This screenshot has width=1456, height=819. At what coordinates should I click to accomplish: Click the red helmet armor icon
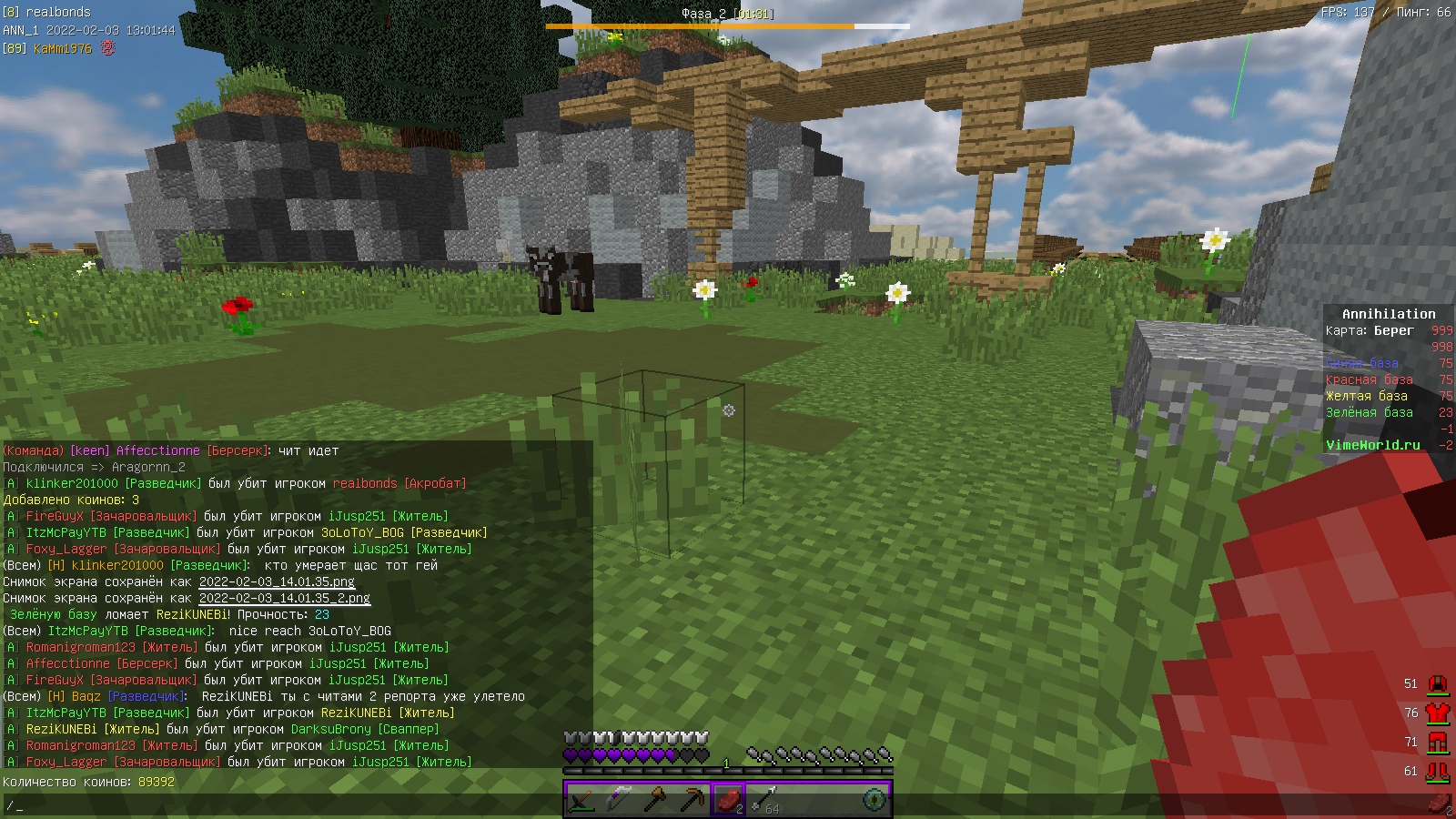click(x=1437, y=683)
